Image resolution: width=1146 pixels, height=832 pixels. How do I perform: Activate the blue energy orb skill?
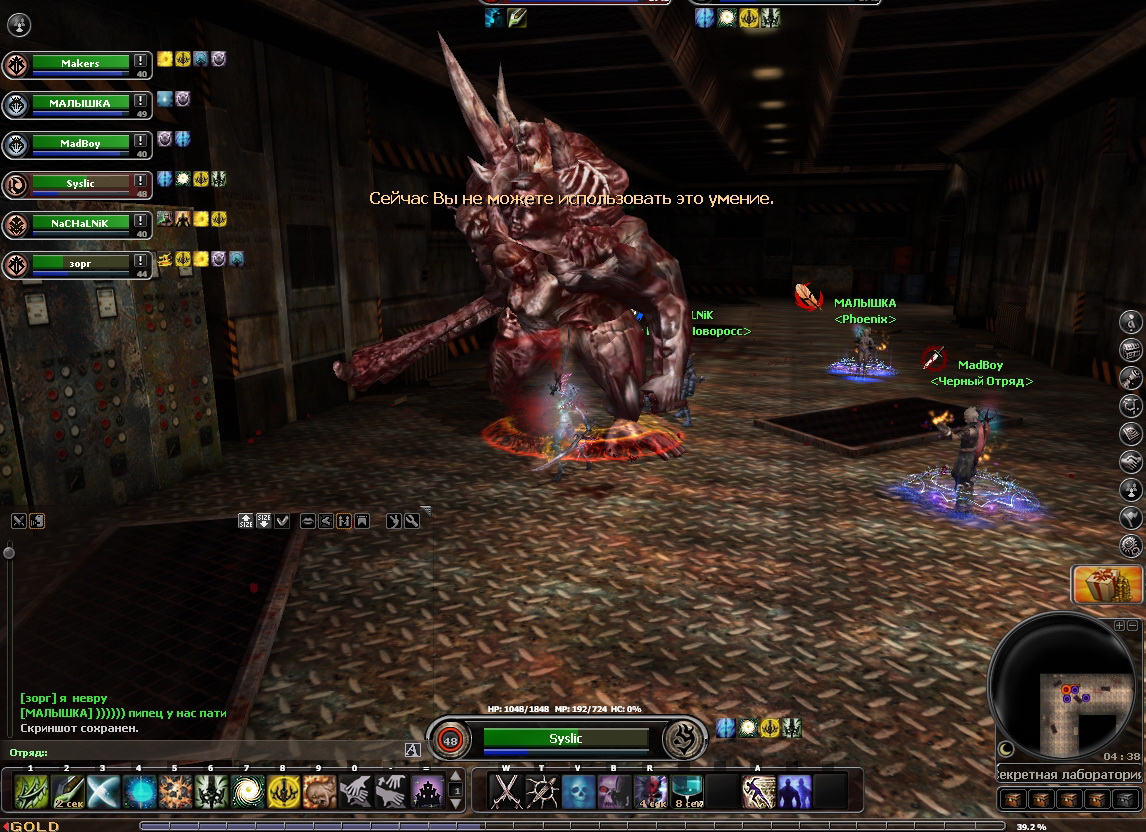point(138,792)
